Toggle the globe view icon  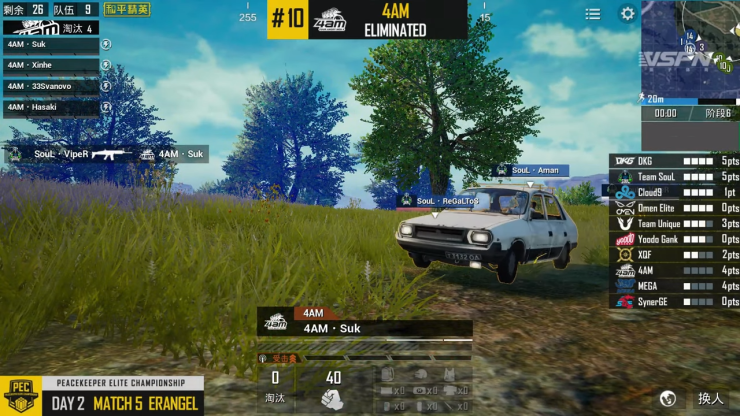[668, 398]
